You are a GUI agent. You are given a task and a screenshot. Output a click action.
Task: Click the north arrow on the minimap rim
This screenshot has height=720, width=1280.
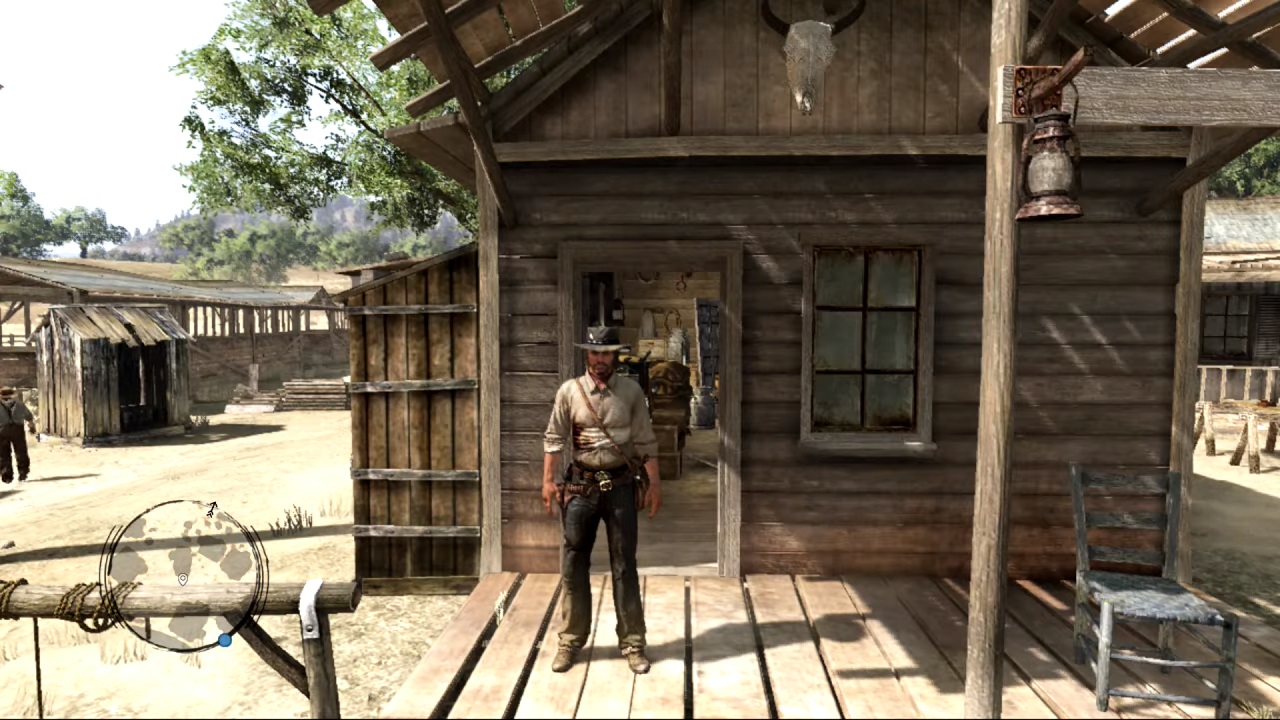click(212, 510)
